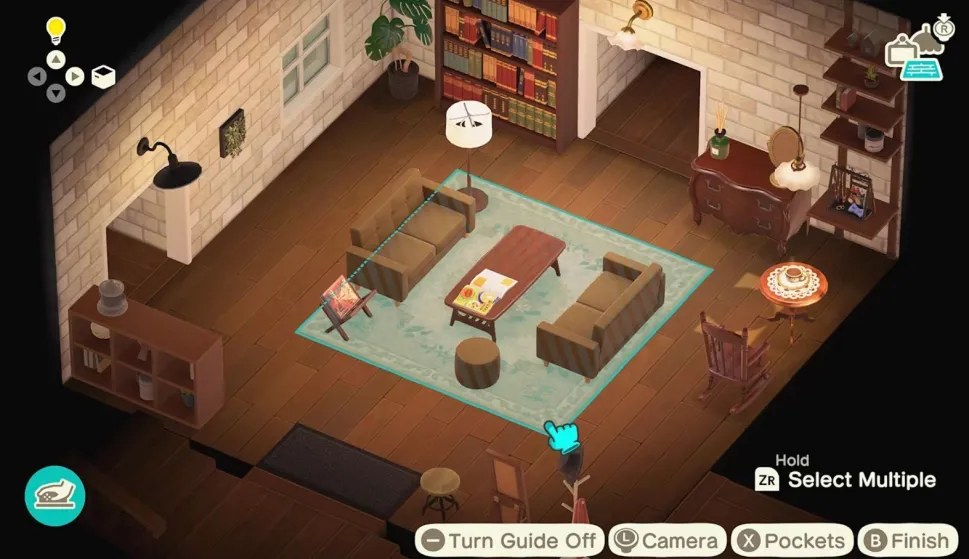The height and width of the screenshot is (559, 969).
Task: Click the d-pad down arrow
Action: pyautogui.click(x=56, y=94)
